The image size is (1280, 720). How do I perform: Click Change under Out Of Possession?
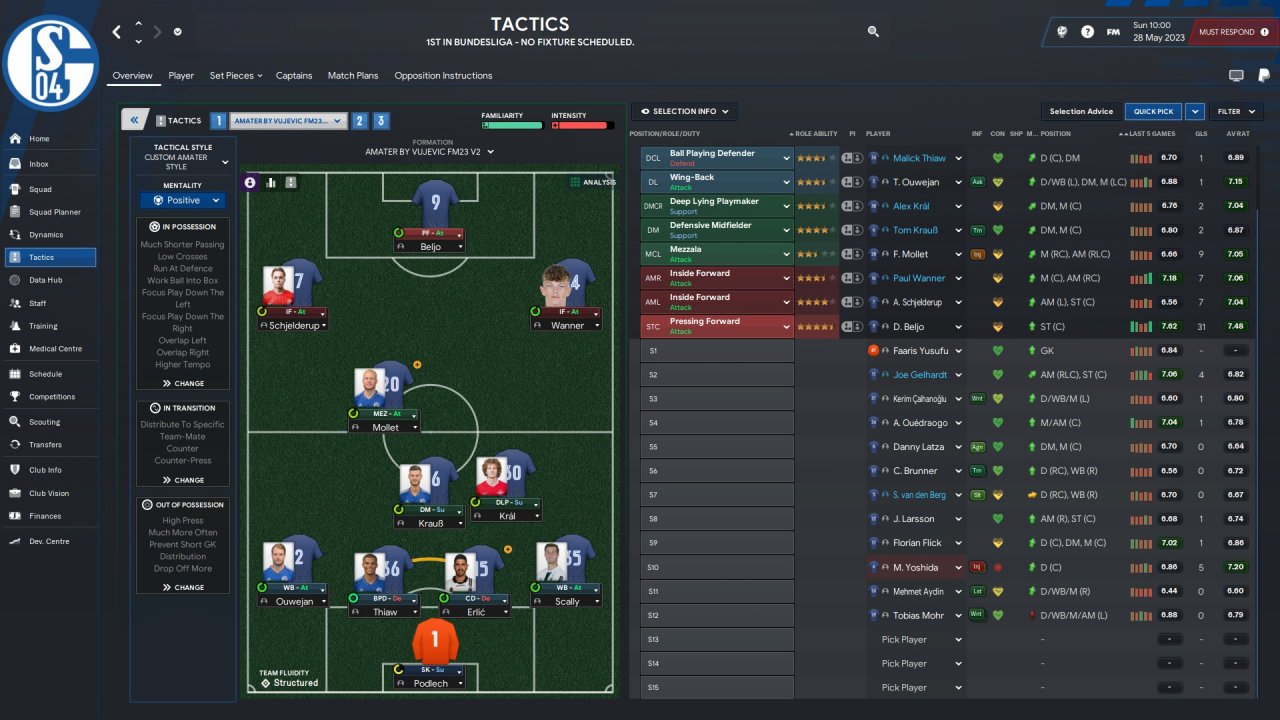(183, 587)
